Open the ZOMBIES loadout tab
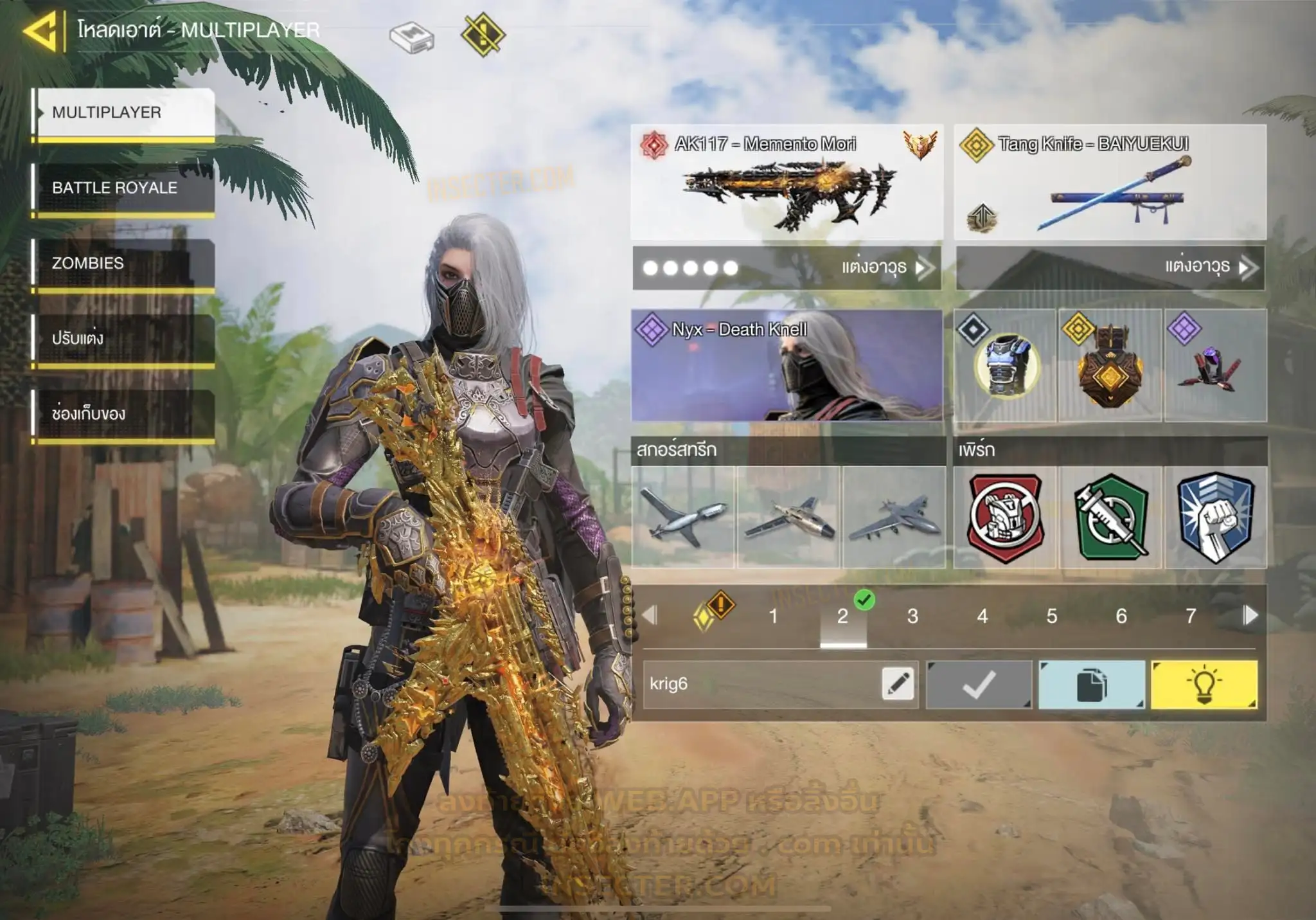 click(123, 263)
